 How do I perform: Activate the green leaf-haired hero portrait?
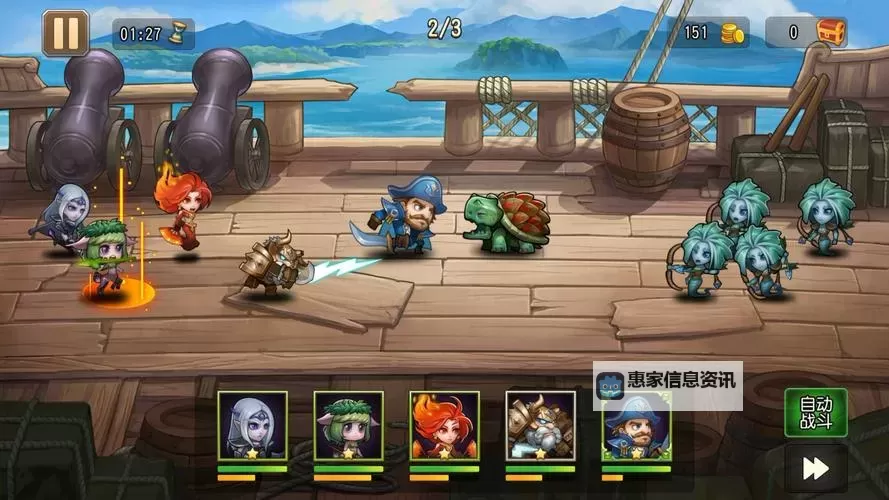tap(348, 425)
